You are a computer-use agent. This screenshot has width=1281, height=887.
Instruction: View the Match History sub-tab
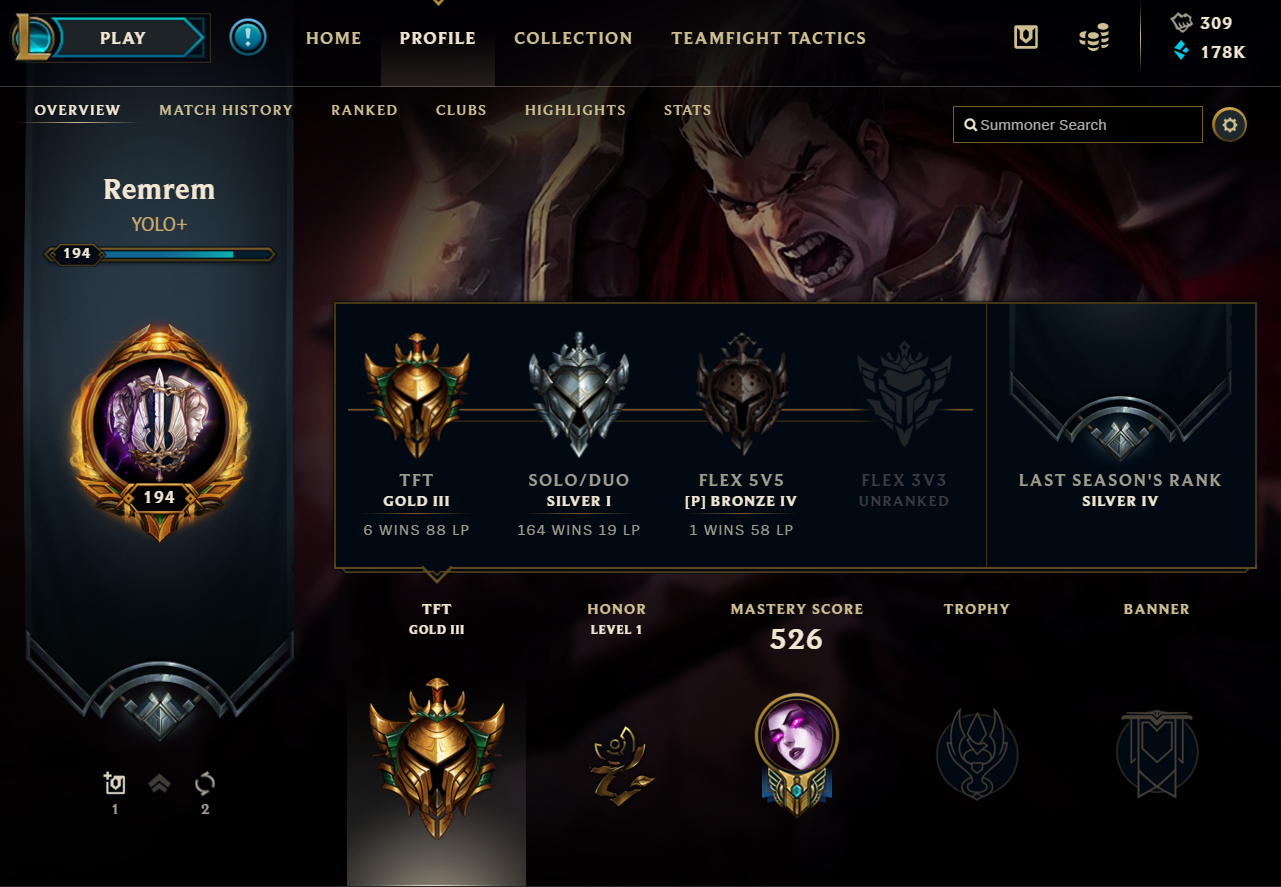coord(226,110)
